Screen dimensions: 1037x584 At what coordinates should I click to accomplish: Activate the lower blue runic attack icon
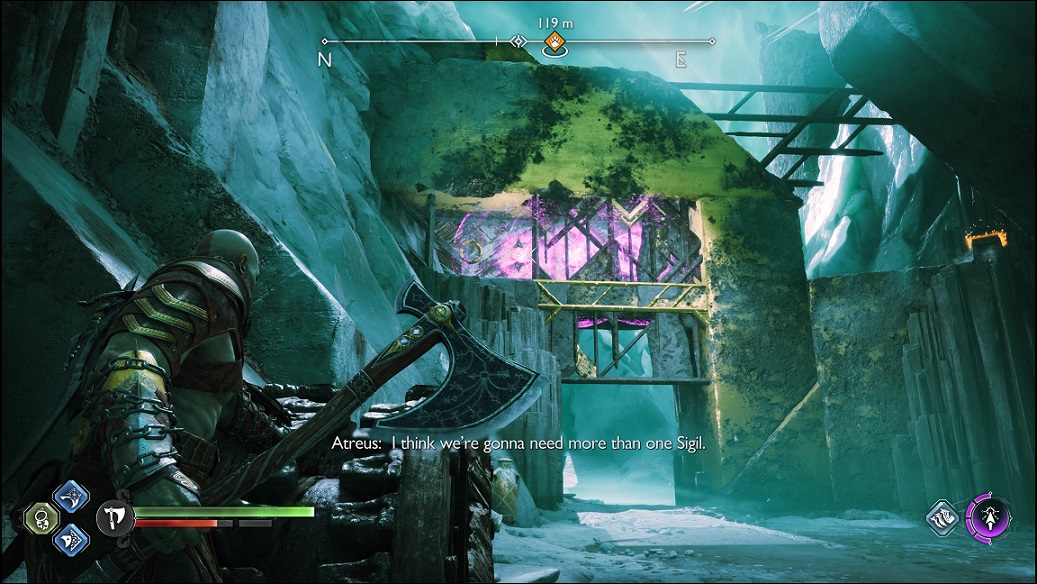(71, 539)
